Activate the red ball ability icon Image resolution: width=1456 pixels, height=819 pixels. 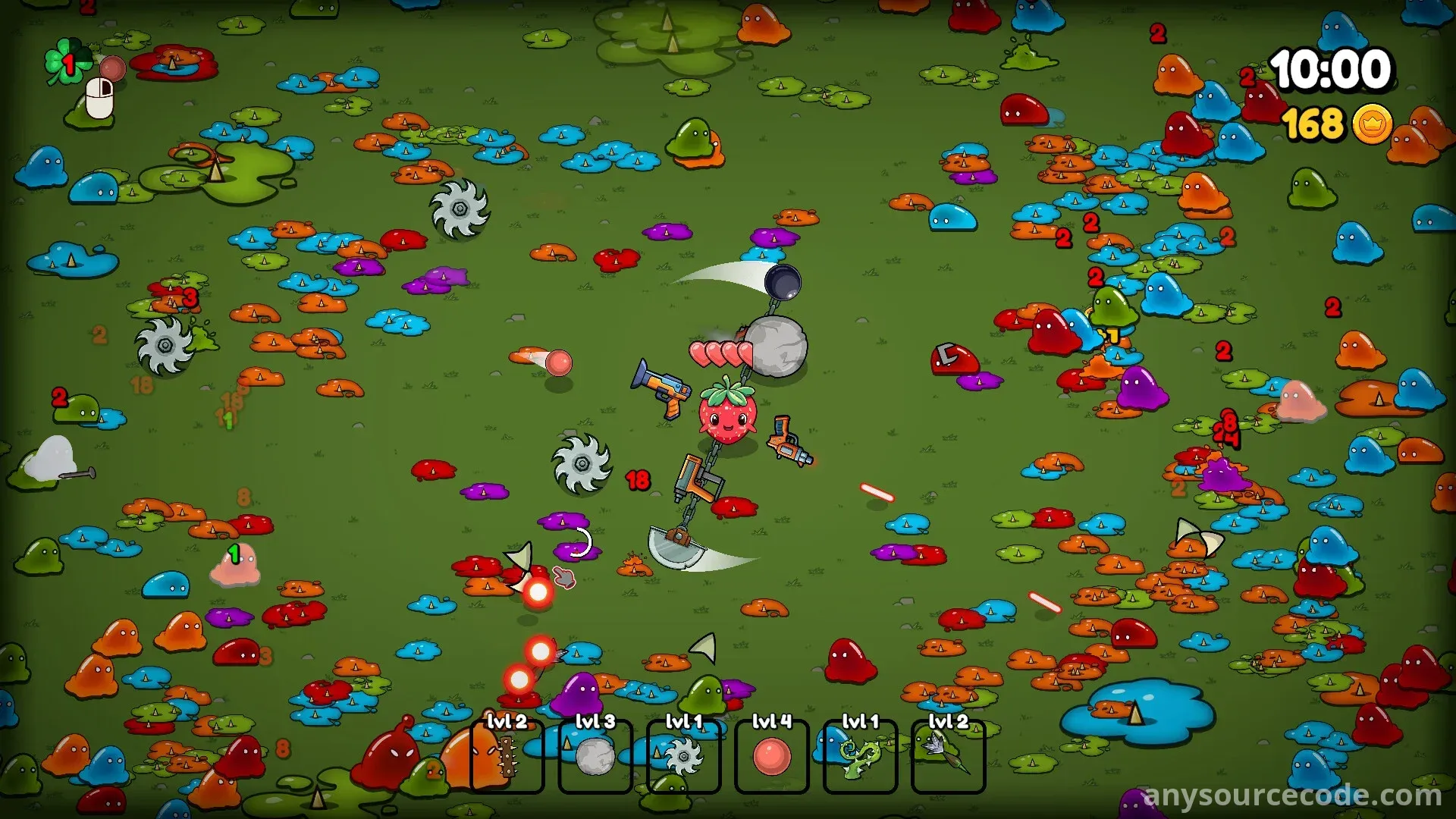112,69
